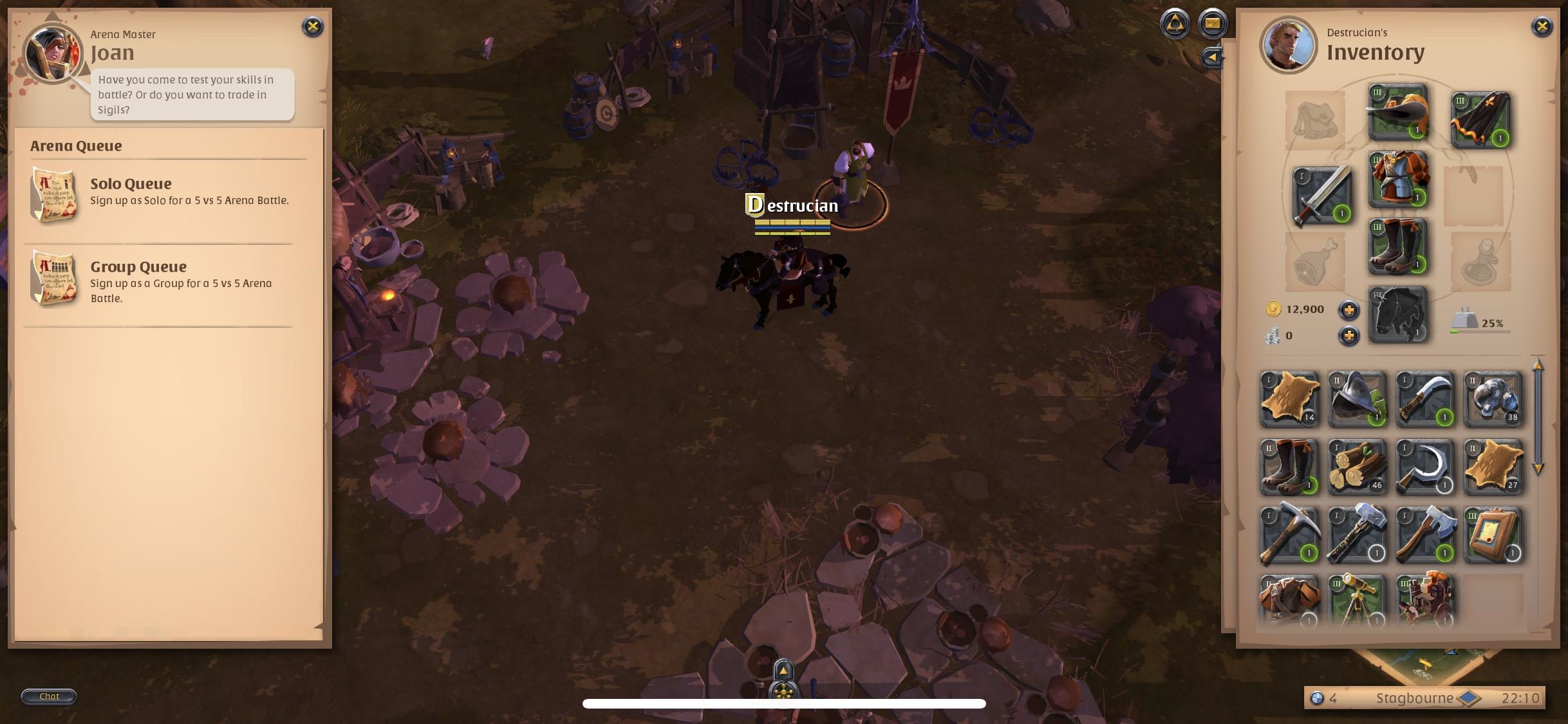This screenshot has height=724, width=1568.
Task: Select the woodcutter's axe item
Action: click(x=1425, y=534)
